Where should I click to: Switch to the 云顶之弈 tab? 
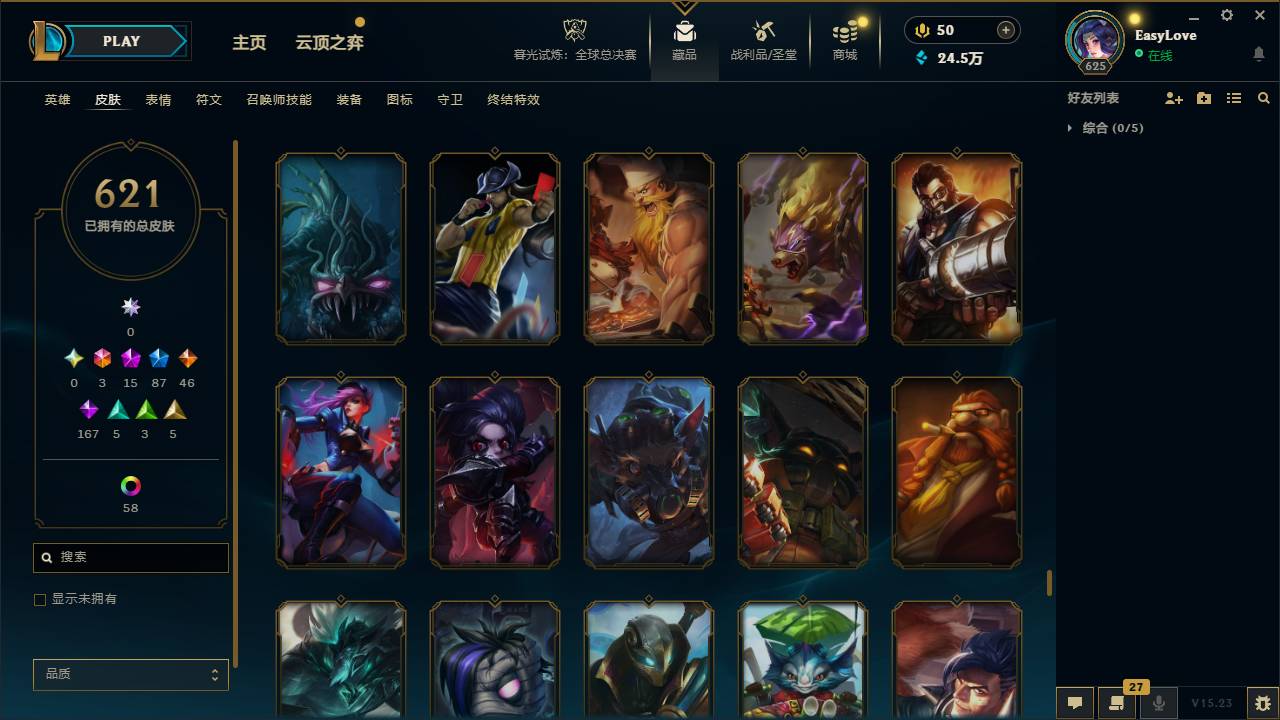pos(331,42)
